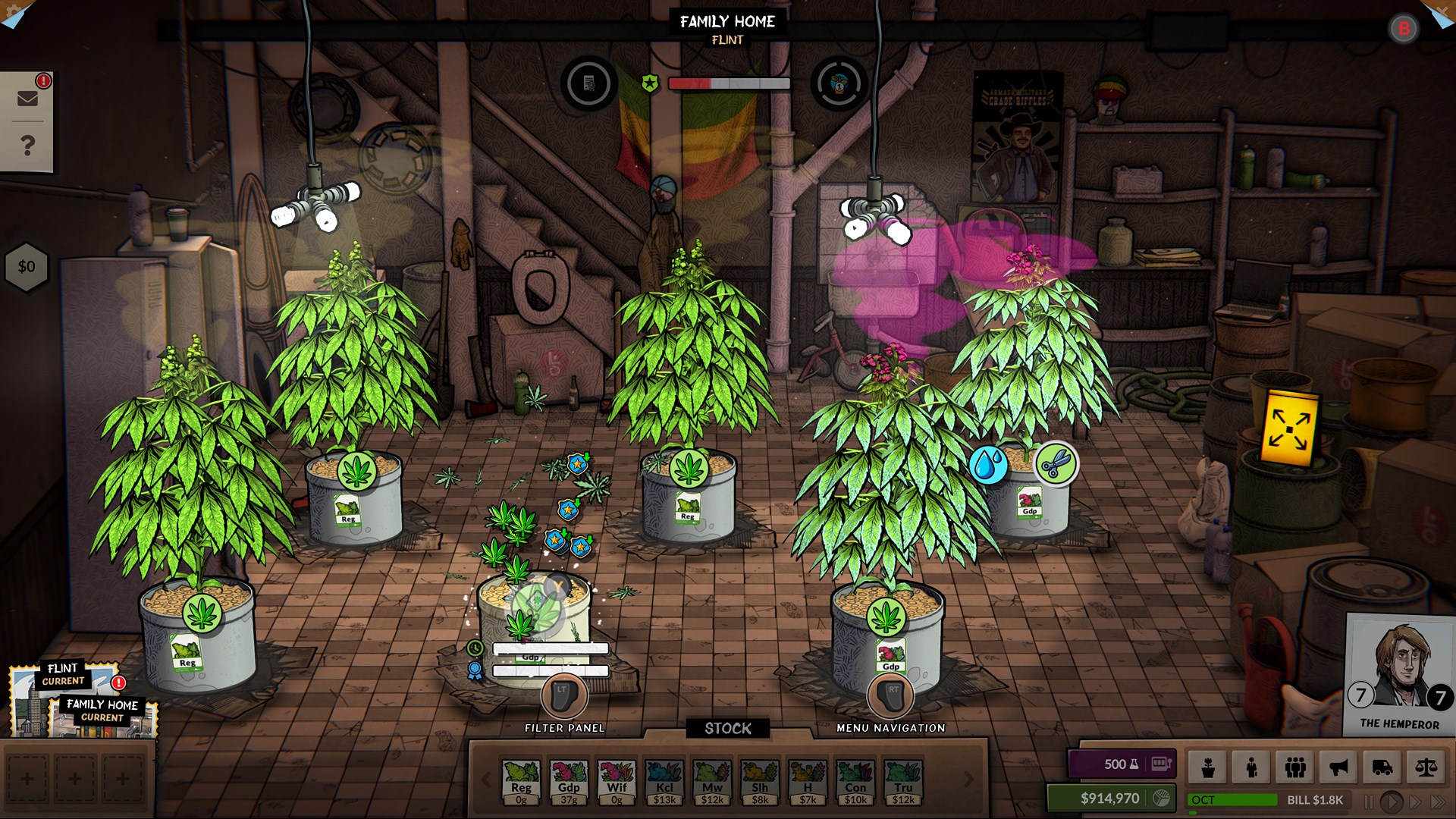Open the pie chart icon next to cash
The image size is (1456, 819).
[1159, 798]
